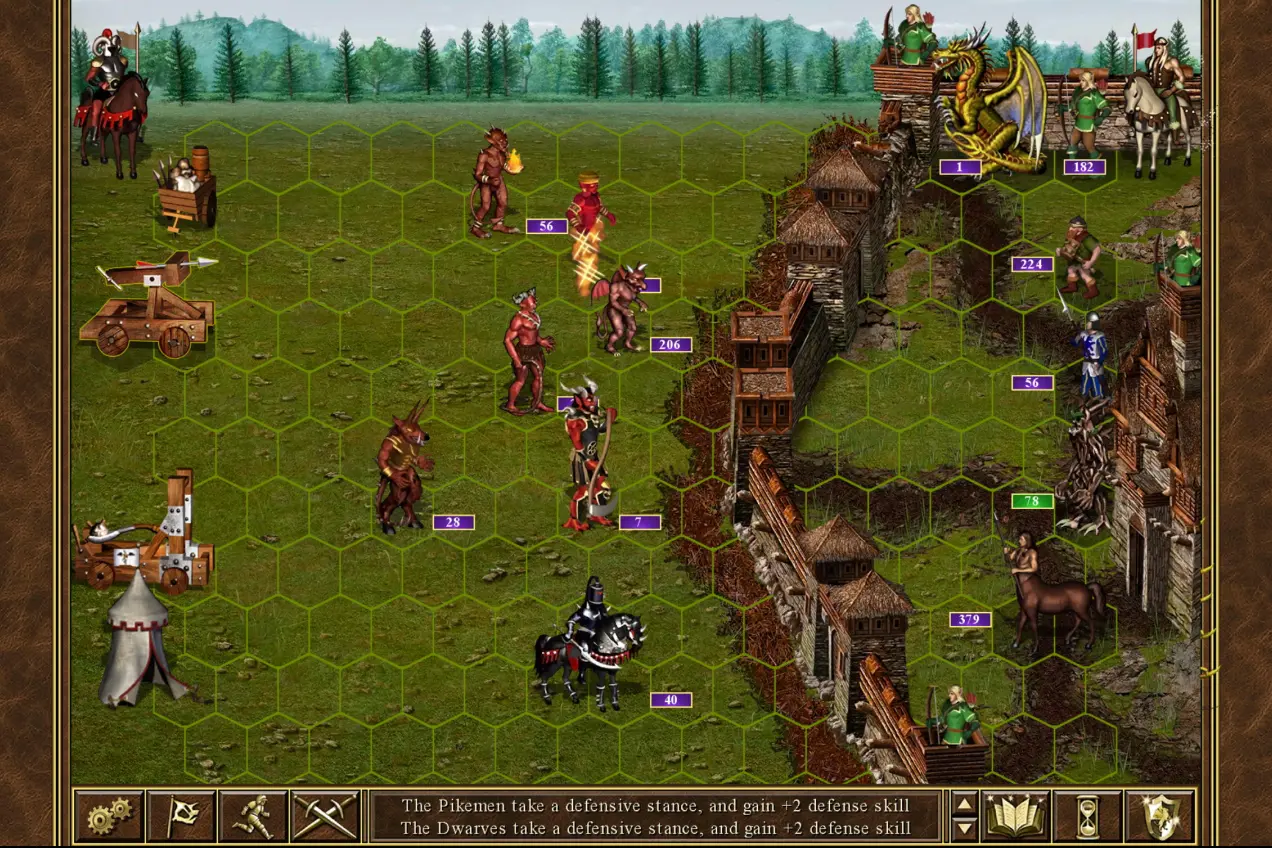Click the combat log message panel

656,816
